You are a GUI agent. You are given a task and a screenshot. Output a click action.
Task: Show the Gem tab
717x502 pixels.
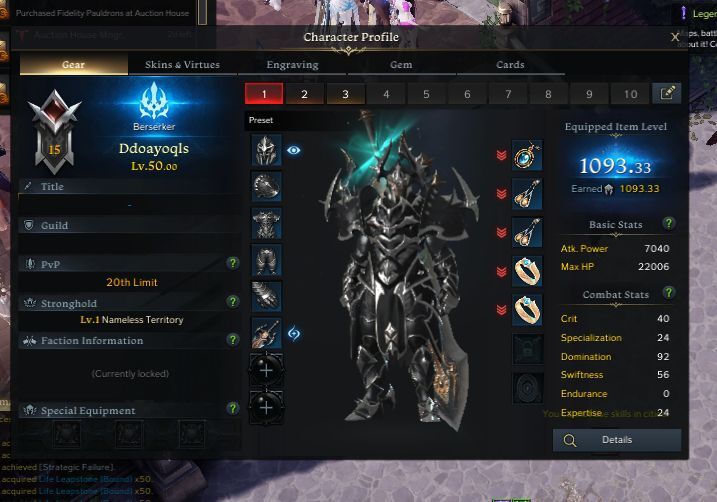(x=400, y=65)
